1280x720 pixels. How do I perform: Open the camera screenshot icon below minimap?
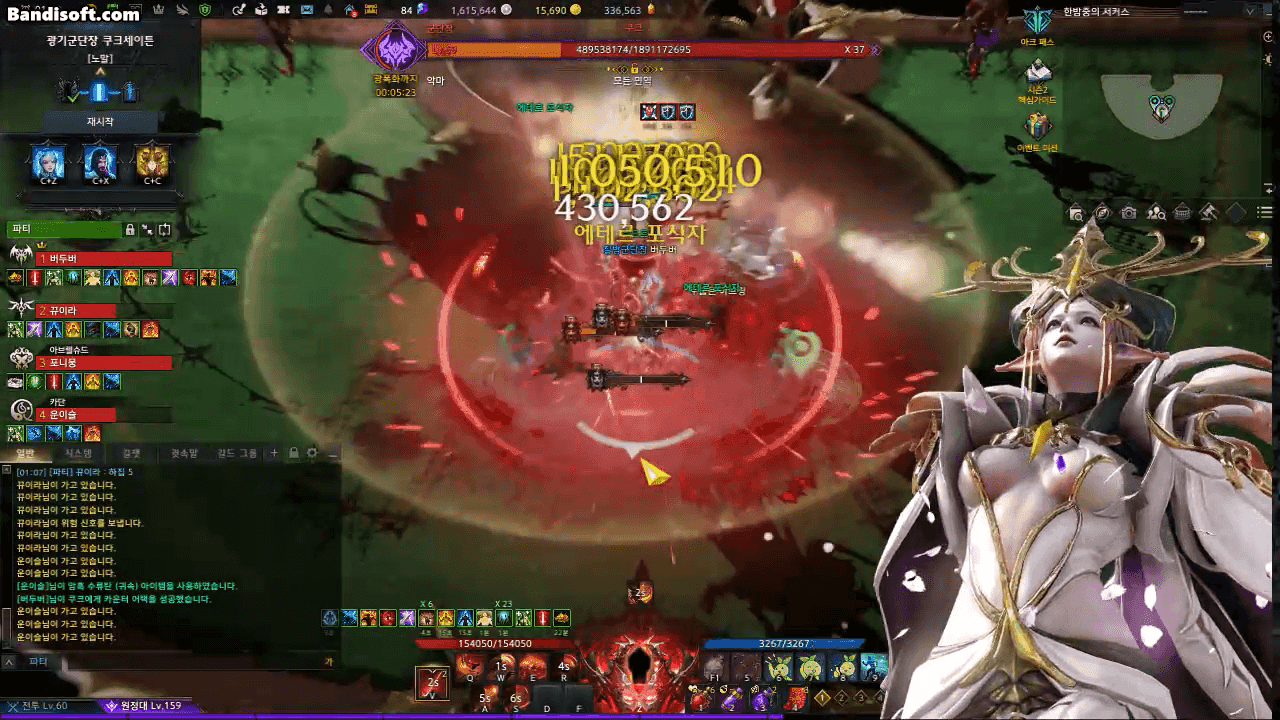[x=1128, y=212]
